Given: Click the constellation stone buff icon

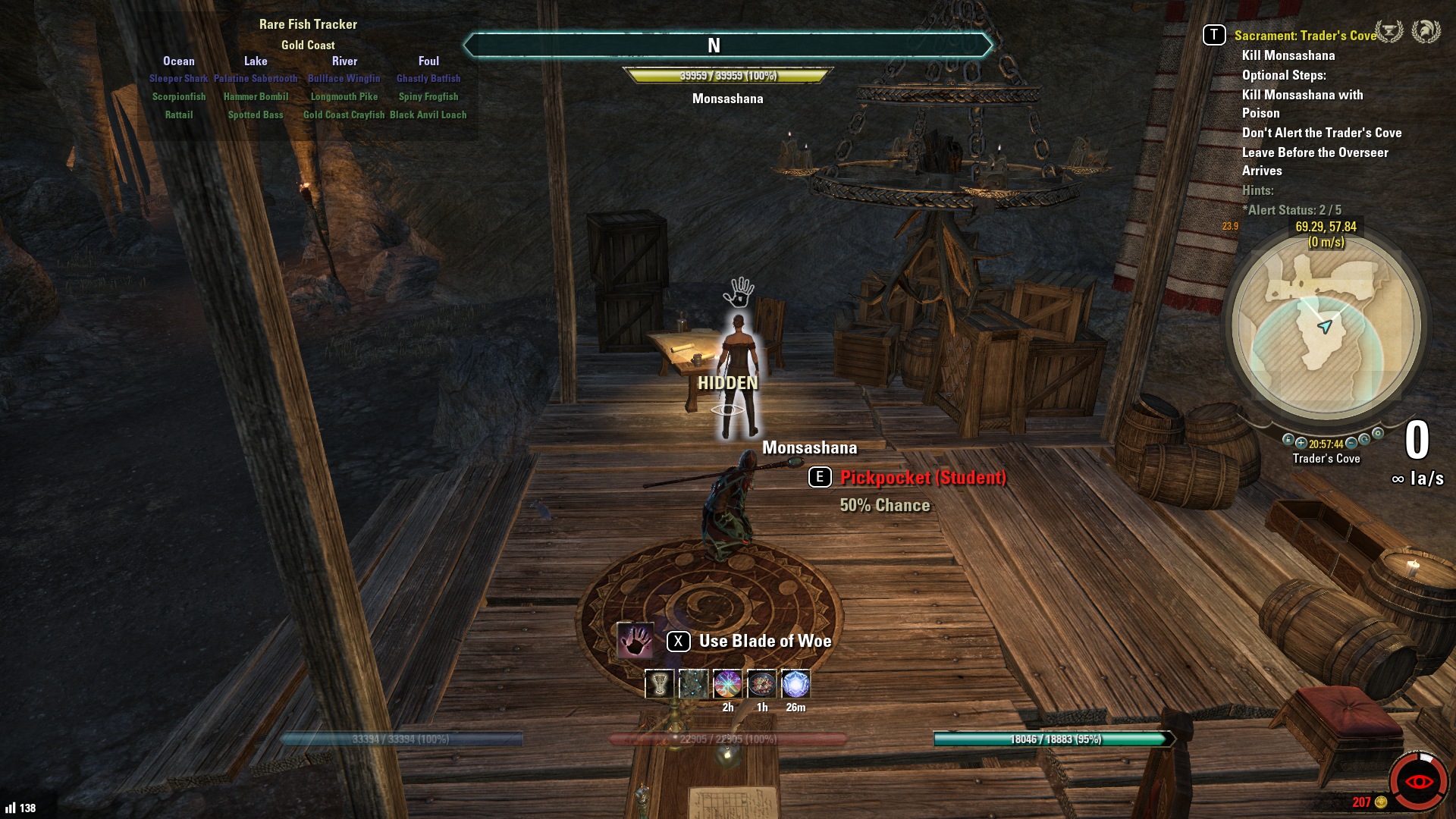Looking at the screenshot, I should (x=693, y=684).
